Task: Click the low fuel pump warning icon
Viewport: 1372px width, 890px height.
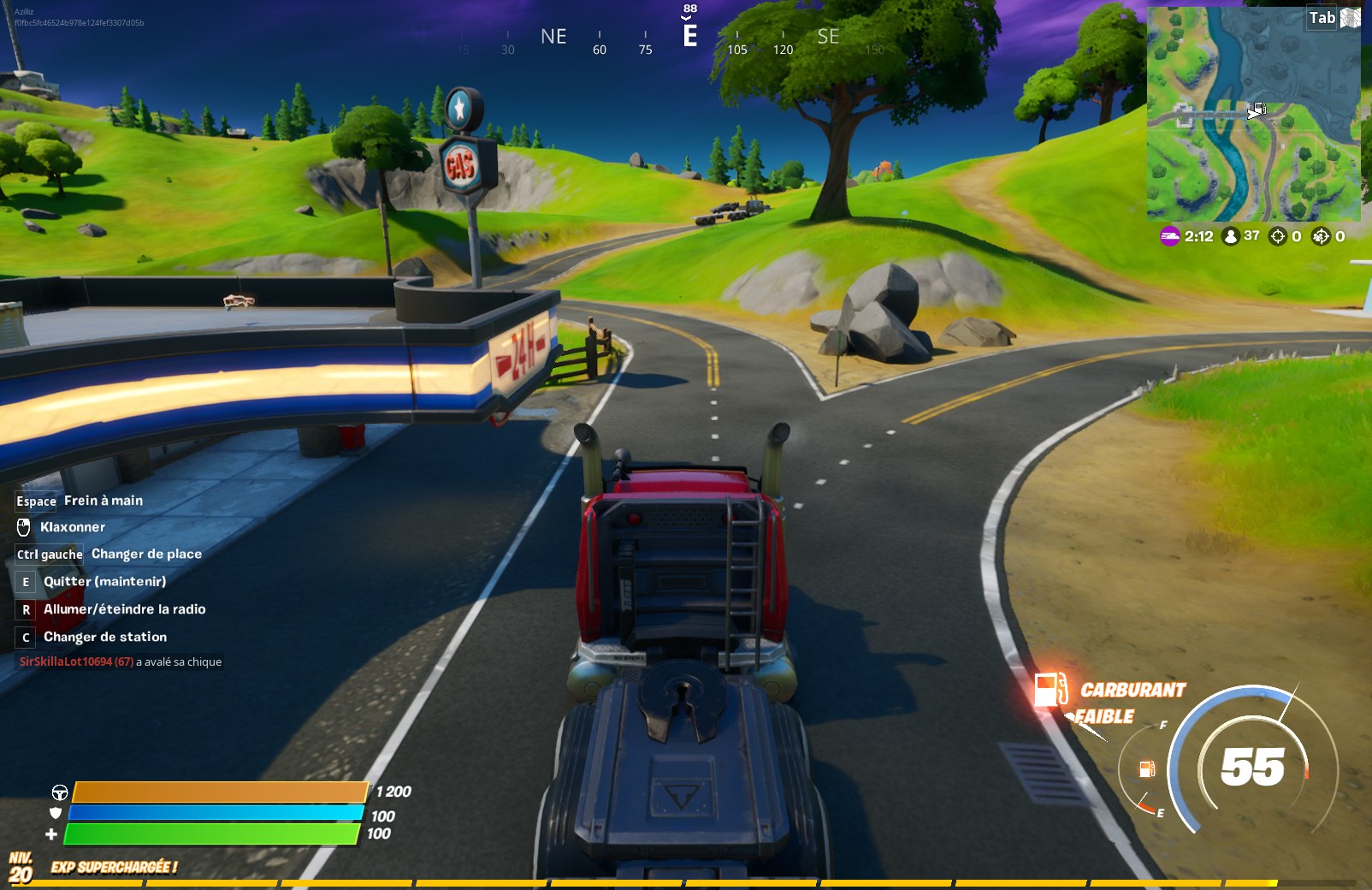Action: 1050,688
